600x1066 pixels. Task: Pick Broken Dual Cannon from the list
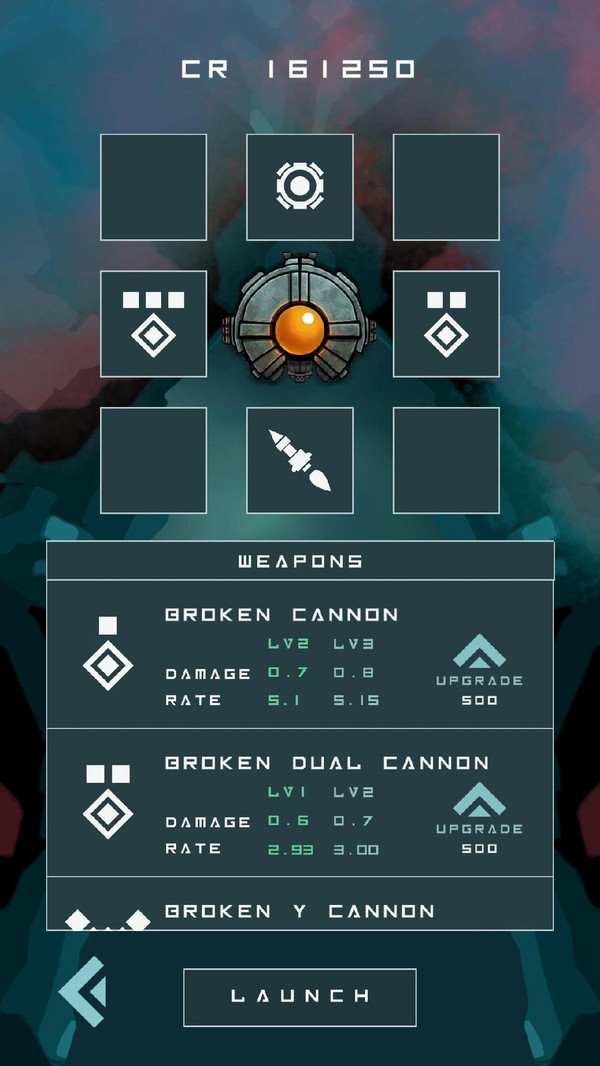pos(326,763)
